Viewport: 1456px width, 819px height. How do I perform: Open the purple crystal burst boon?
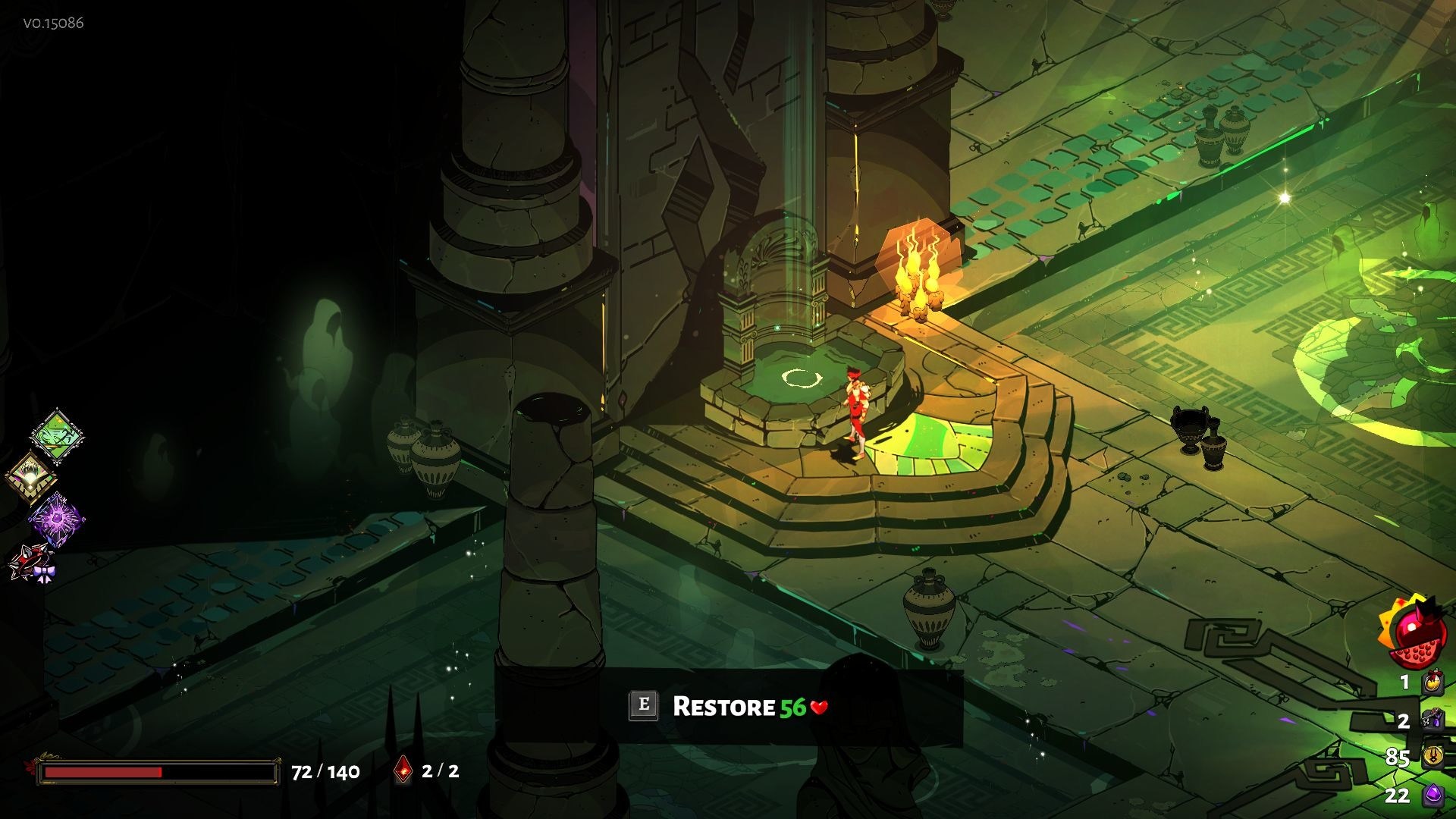tap(57, 519)
